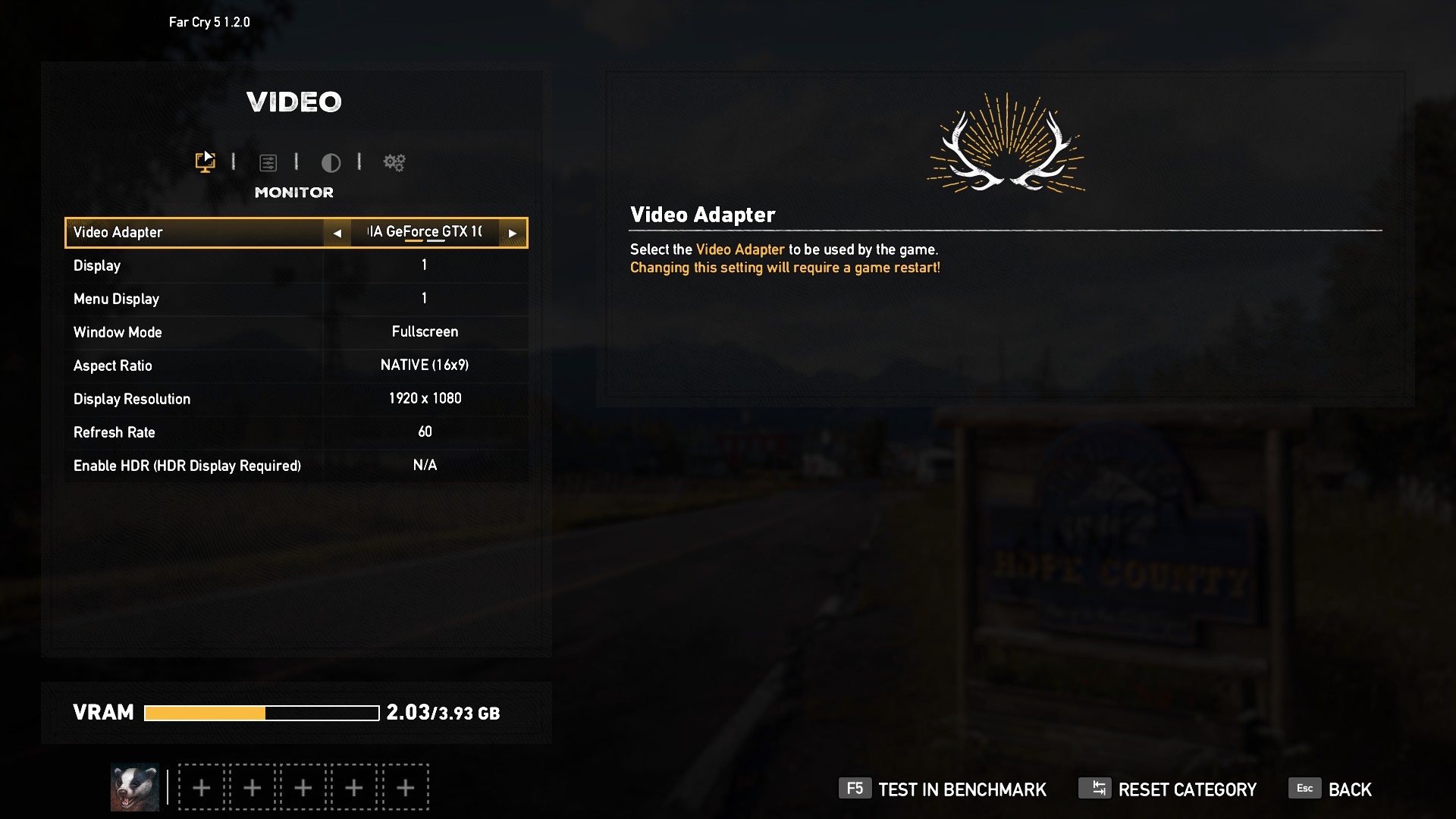Viewport: 1456px width, 819px height.
Task: Click the Video Adapter right arrow
Action: tap(513, 234)
